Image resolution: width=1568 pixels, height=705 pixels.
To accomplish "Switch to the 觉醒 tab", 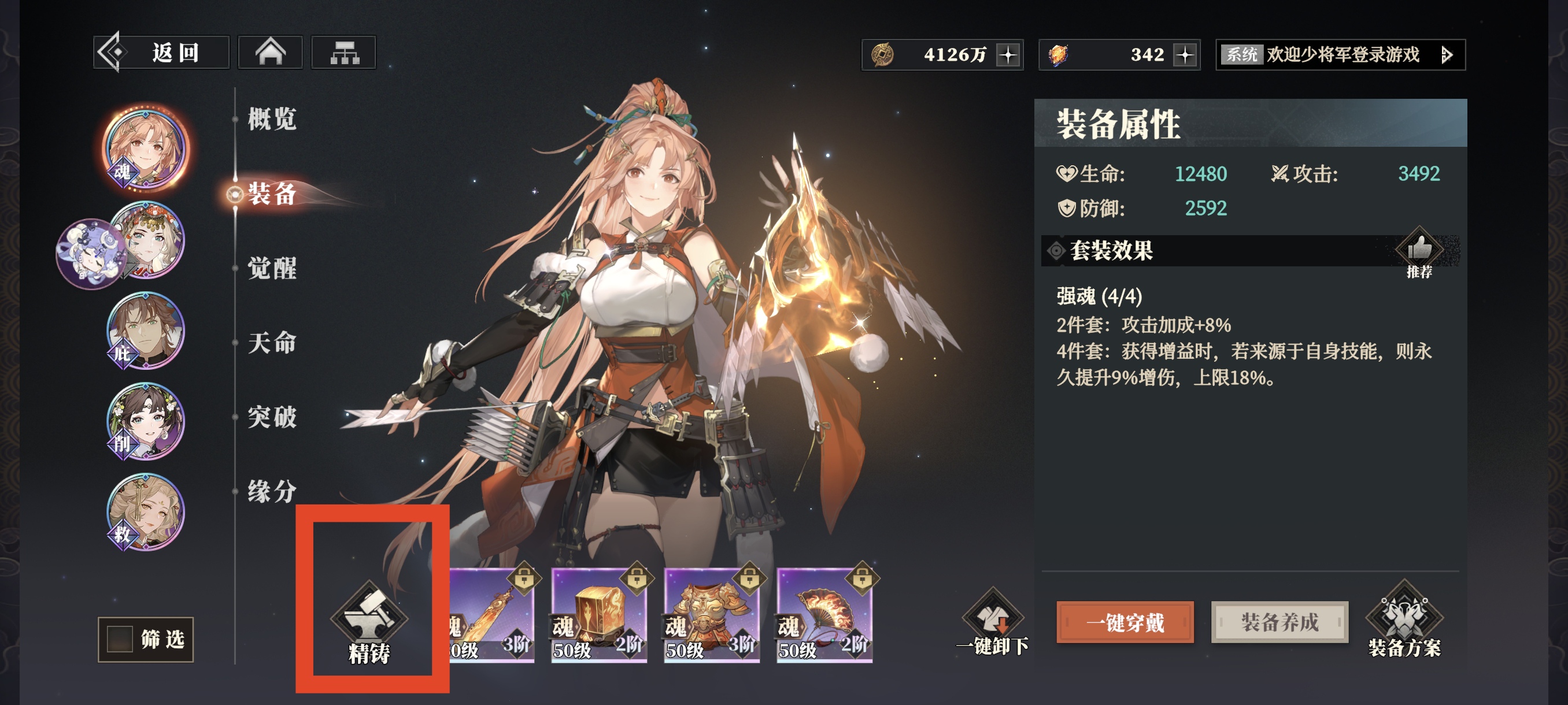I will [272, 268].
